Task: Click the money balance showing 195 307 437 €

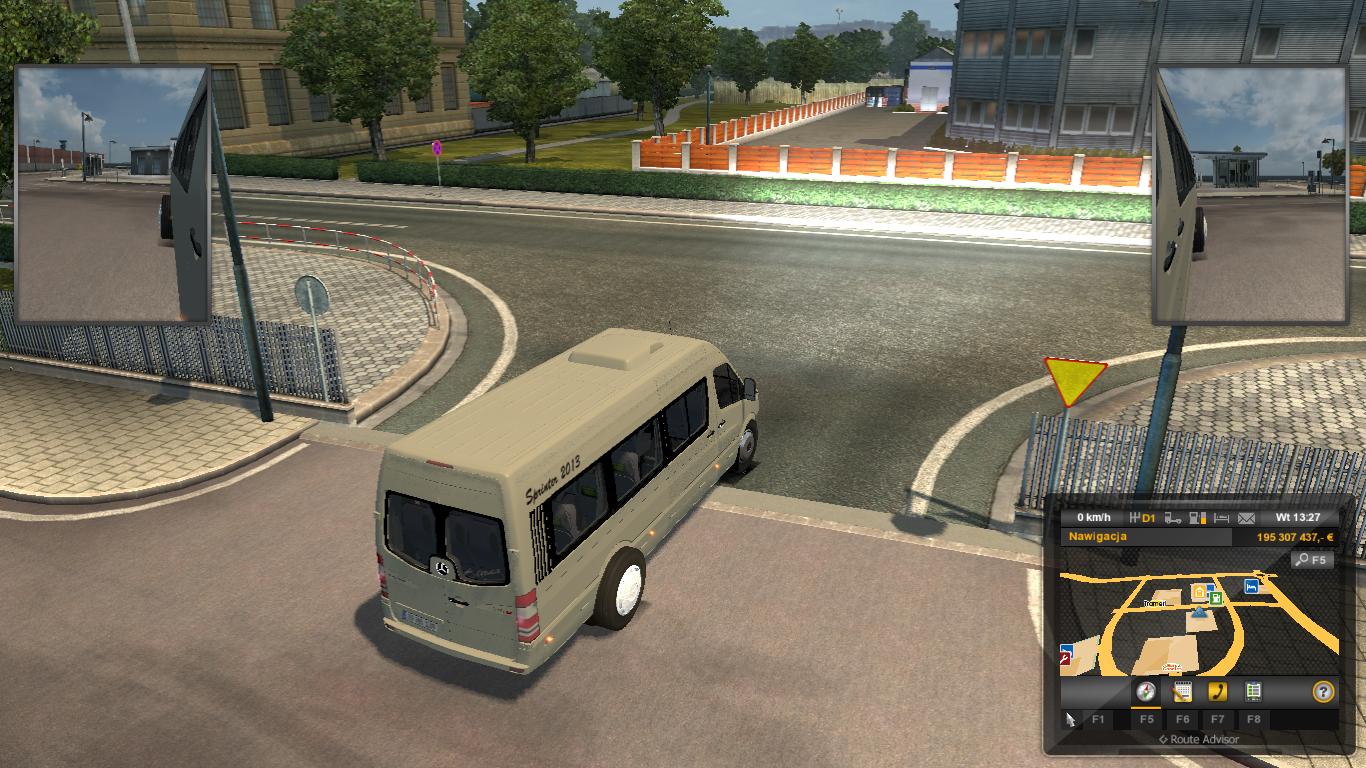Action: point(1293,535)
